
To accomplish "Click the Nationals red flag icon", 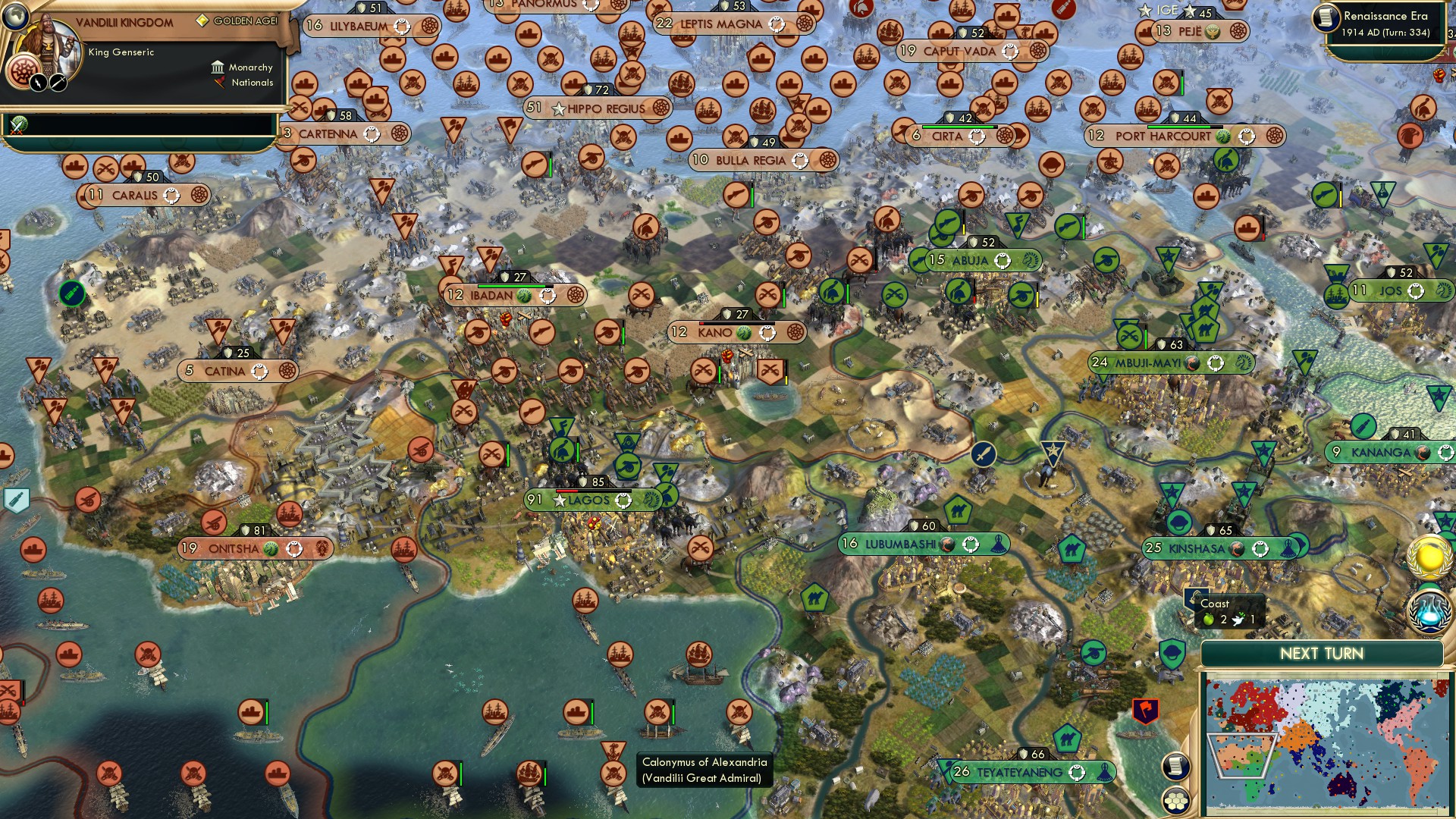I will 218,83.
